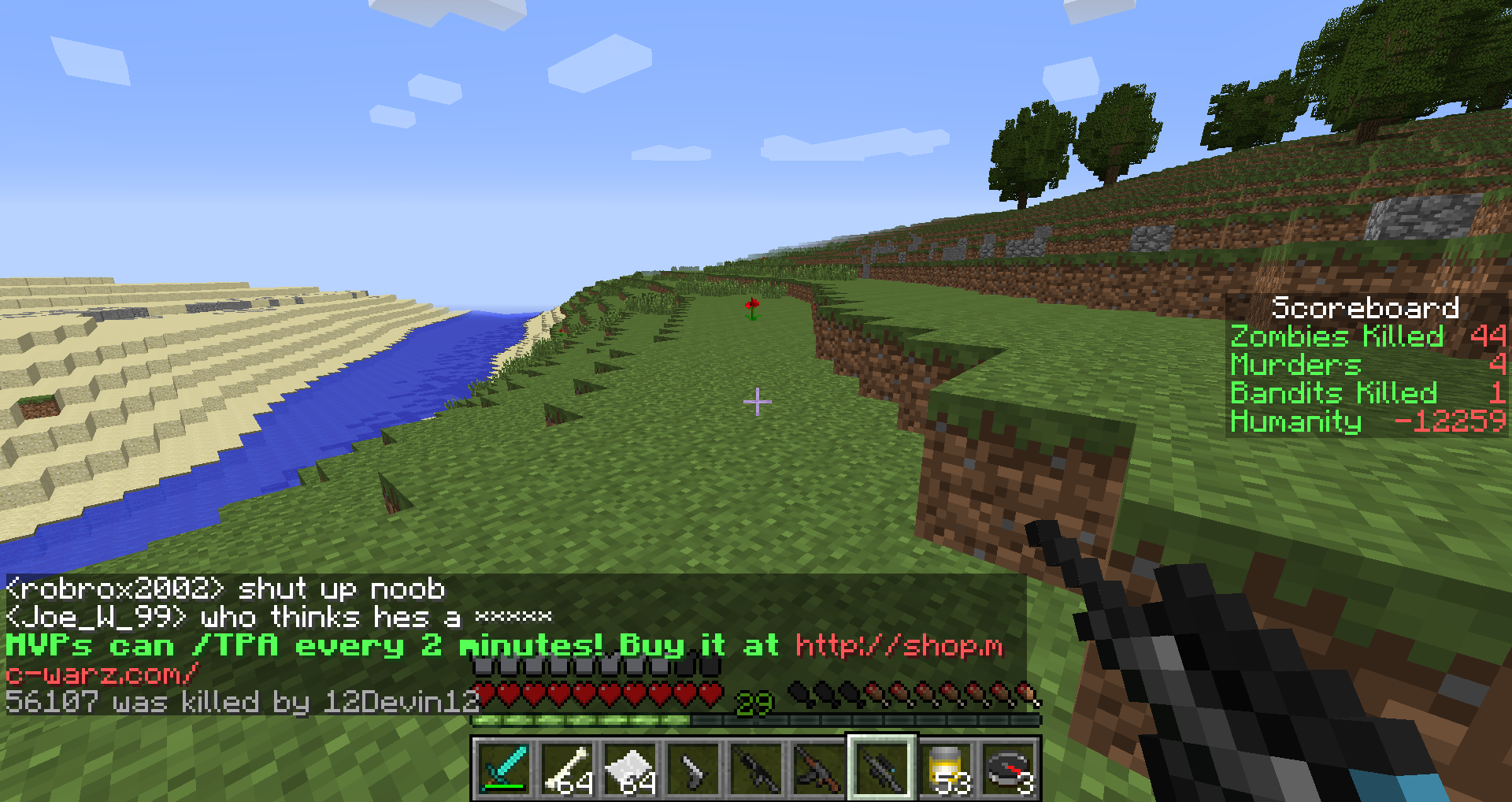Select the yellow bucket slot
1512x802 pixels.
[x=945, y=768]
